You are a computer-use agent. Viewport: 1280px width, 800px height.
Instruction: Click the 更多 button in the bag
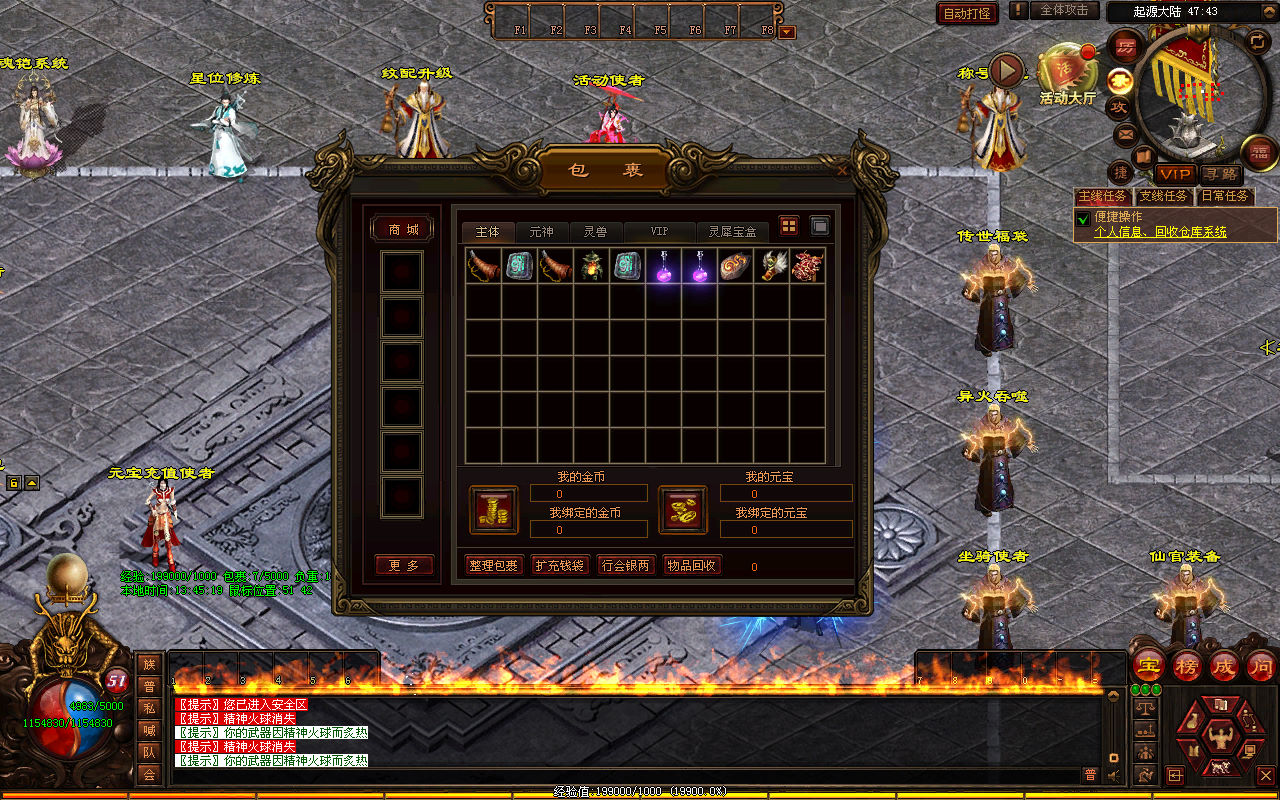pos(404,566)
